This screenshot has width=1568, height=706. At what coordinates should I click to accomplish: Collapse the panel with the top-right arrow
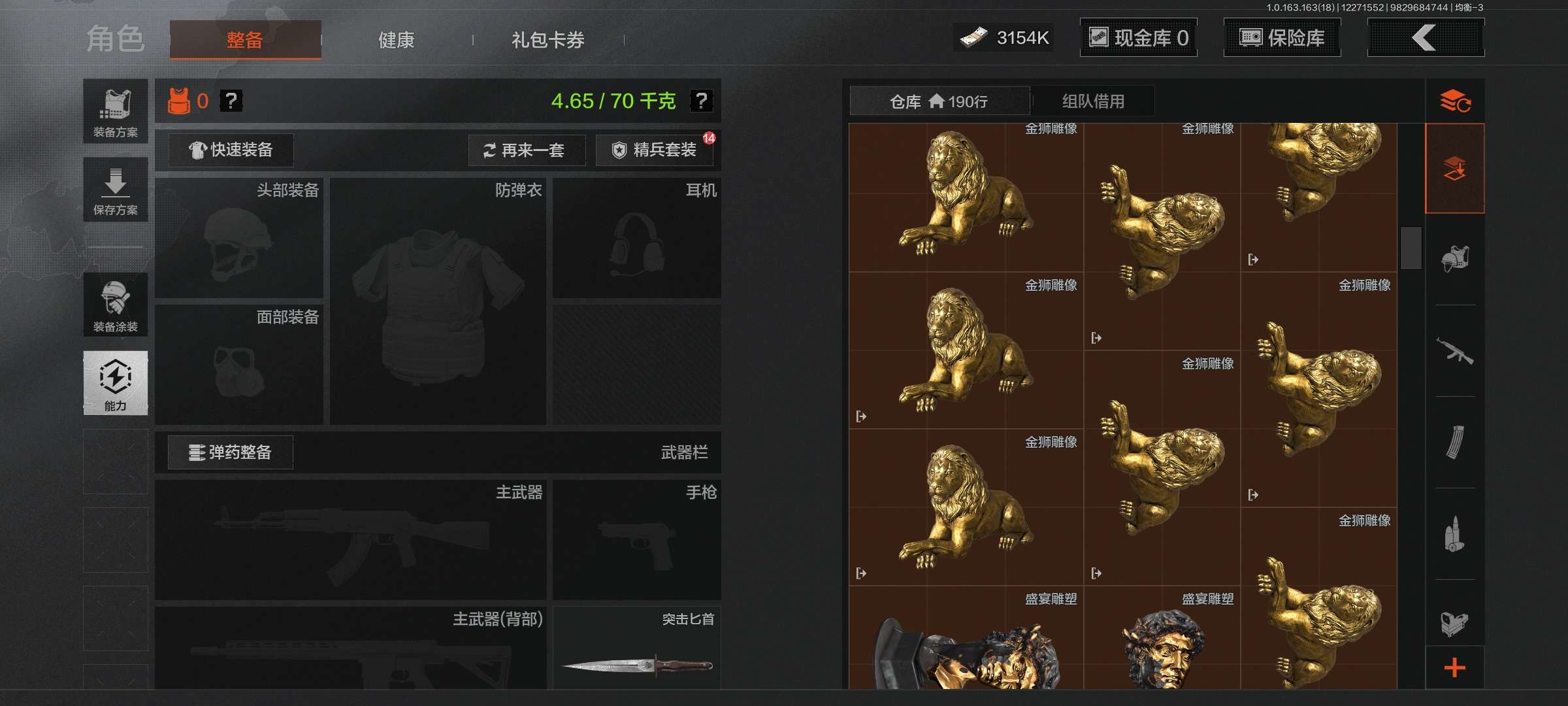tap(1426, 37)
